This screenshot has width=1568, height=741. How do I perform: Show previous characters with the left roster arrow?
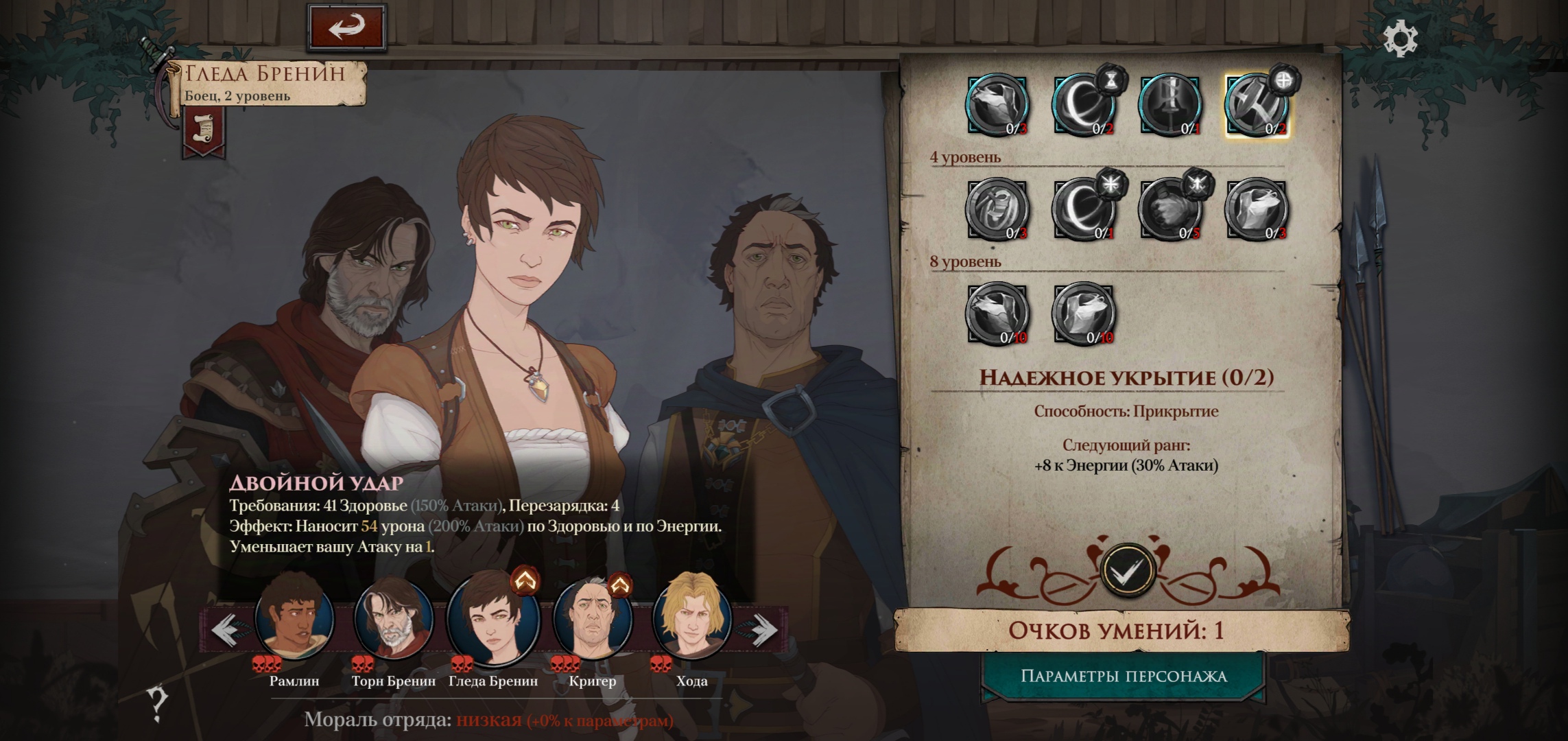[226, 629]
